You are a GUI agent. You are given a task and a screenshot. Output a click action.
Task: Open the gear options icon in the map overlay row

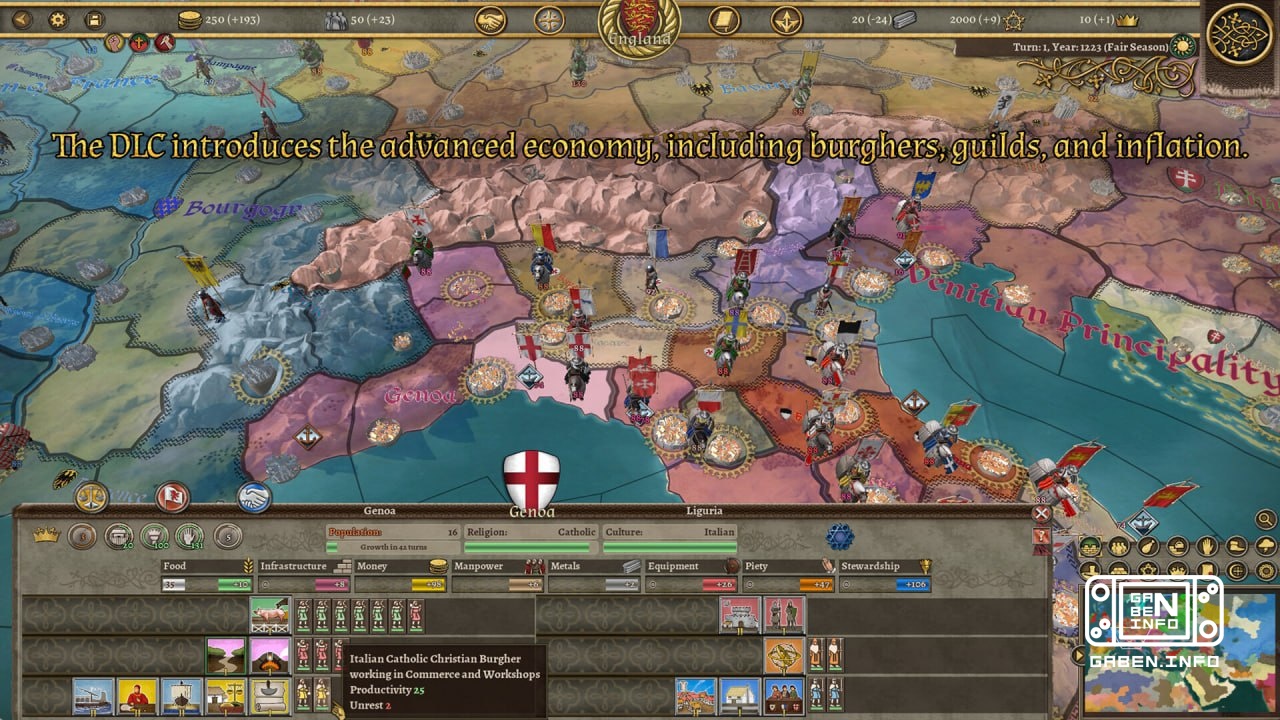[1266, 570]
